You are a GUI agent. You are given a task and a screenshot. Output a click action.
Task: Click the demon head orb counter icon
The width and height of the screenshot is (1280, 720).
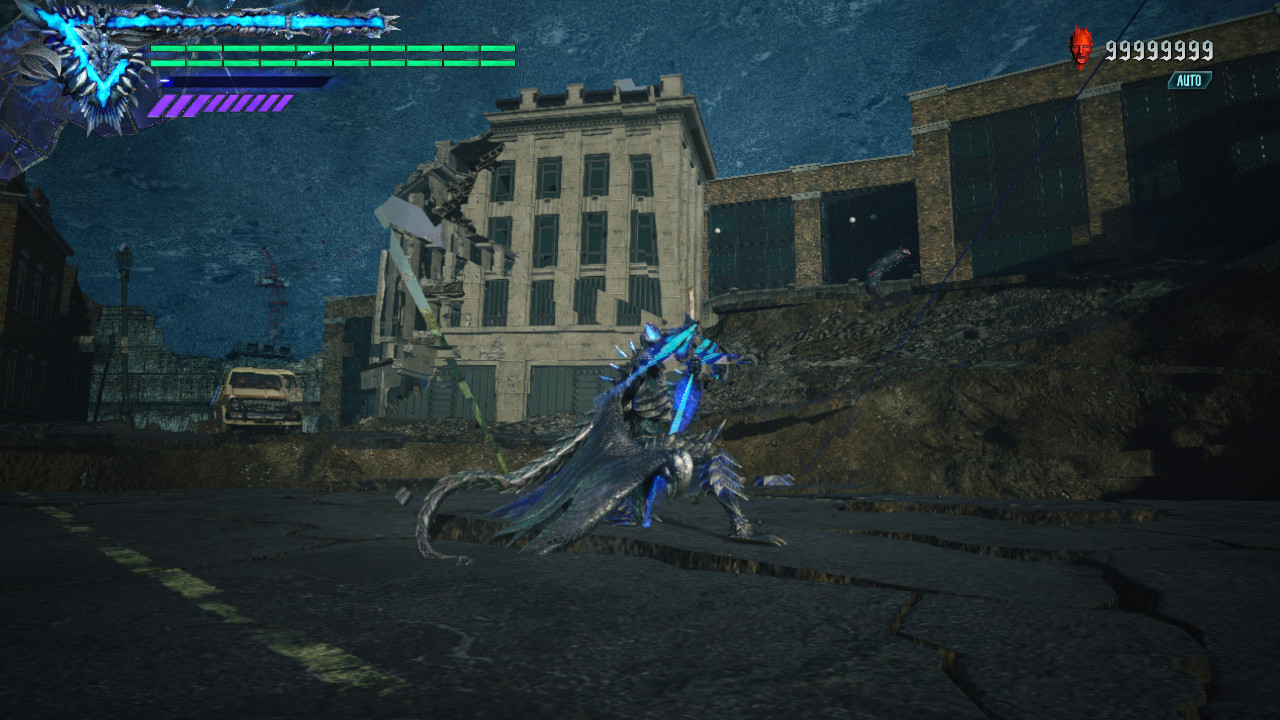(1082, 45)
